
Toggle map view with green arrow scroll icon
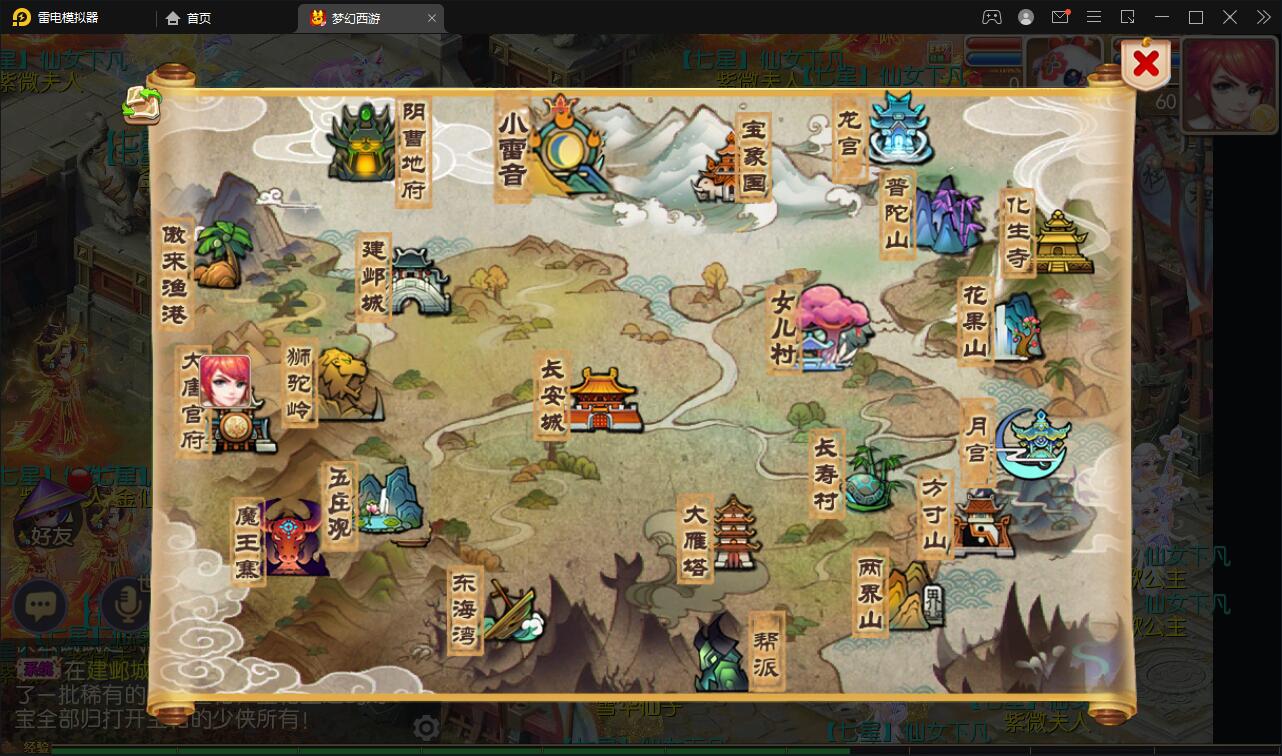pyautogui.click(x=142, y=103)
